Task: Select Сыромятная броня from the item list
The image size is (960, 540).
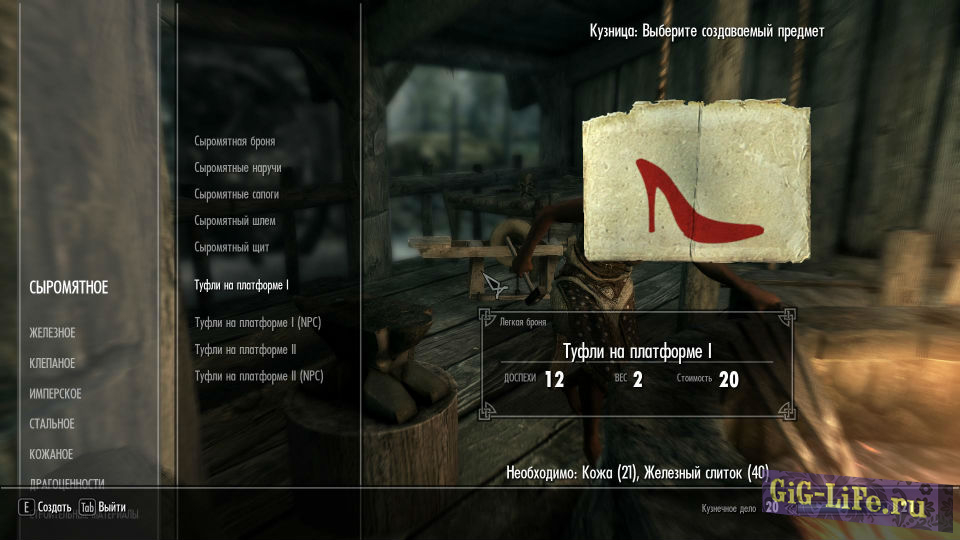Action: point(234,142)
